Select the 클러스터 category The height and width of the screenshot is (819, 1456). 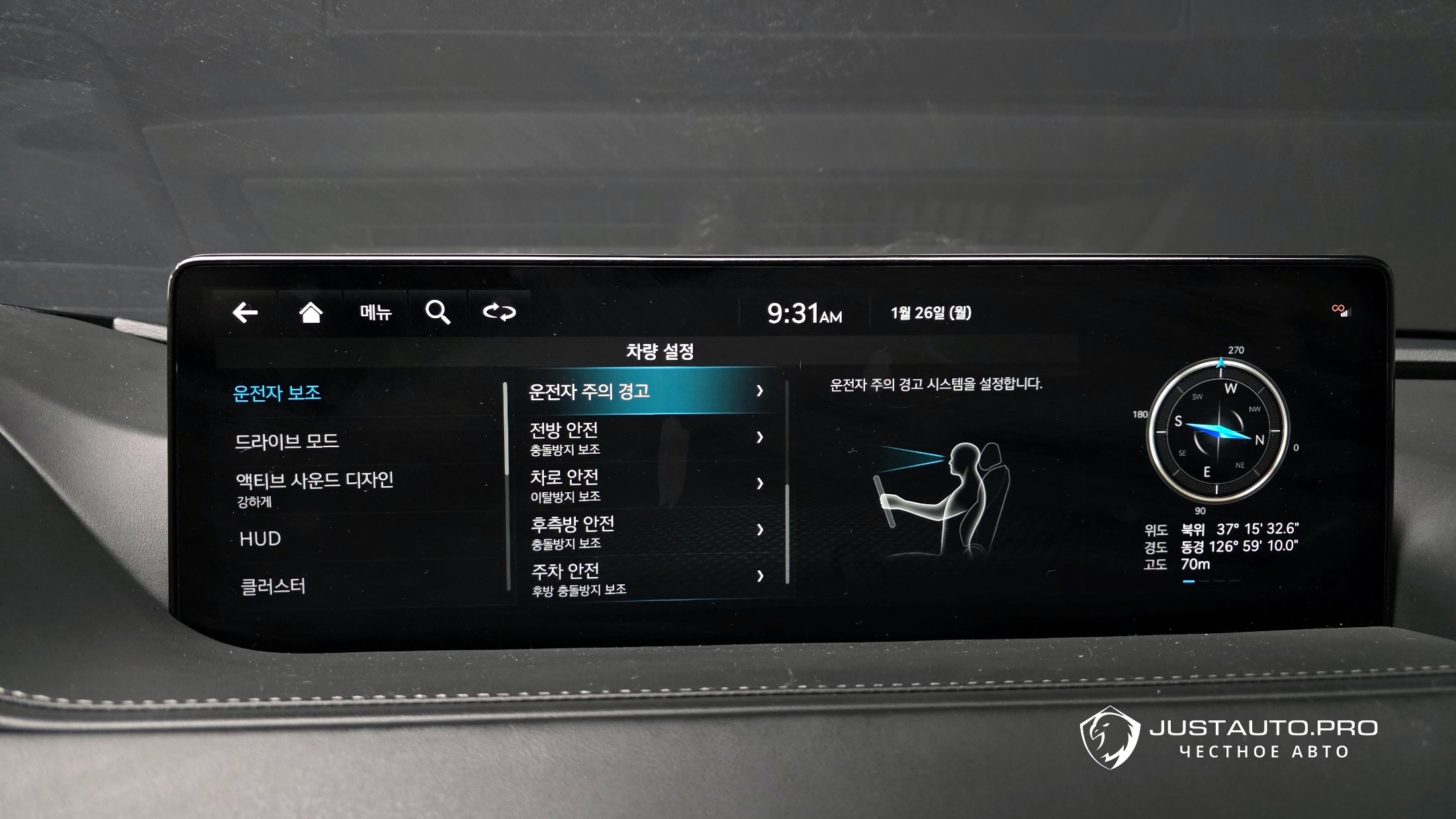click(273, 586)
